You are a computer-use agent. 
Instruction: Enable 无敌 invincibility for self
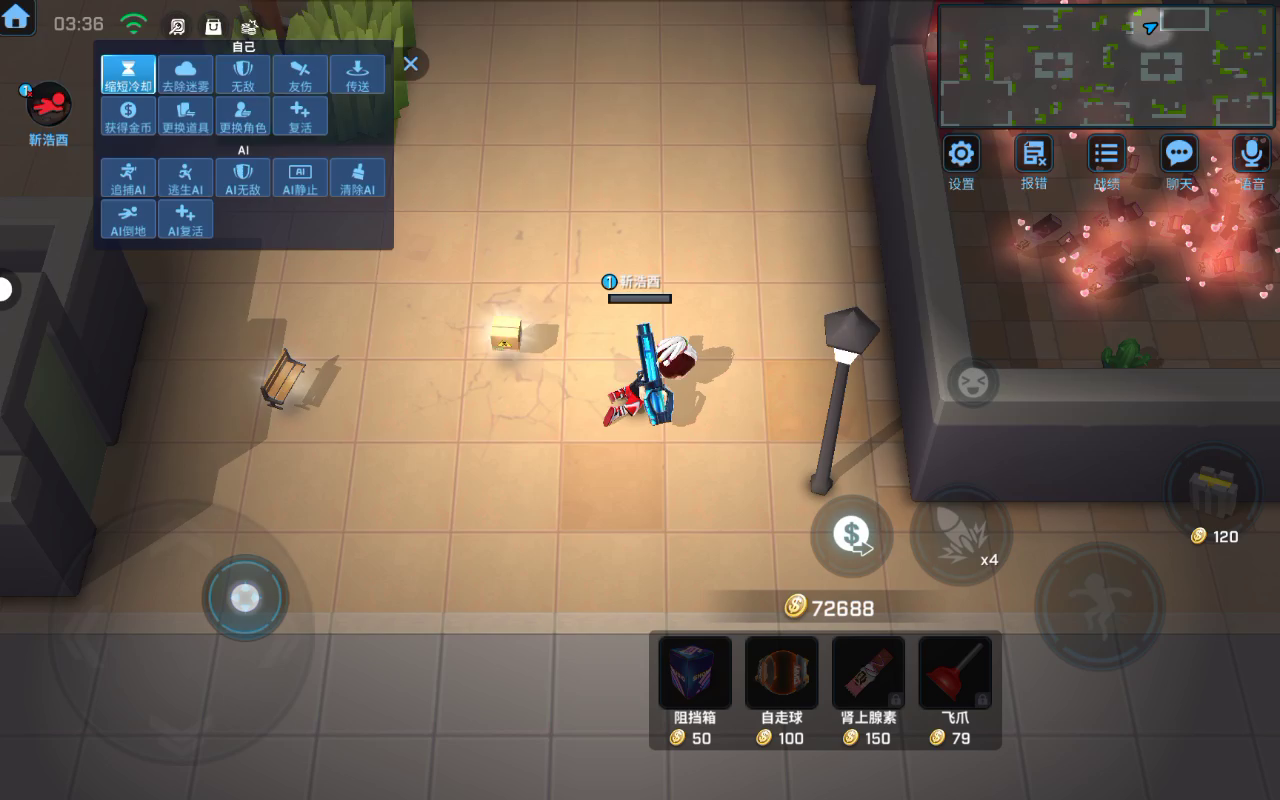[243, 75]
